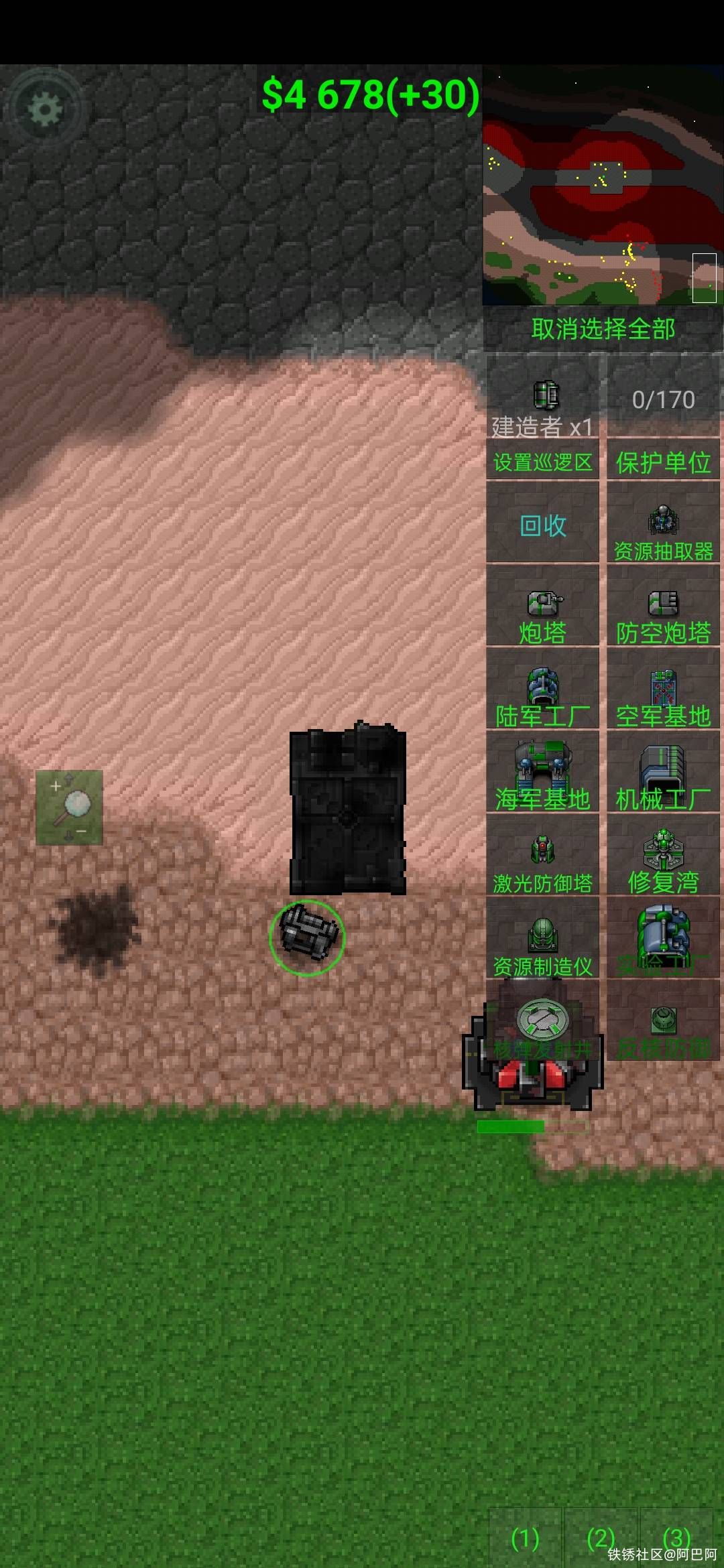Select the 回收 reclaim command

tap(542, 525)
